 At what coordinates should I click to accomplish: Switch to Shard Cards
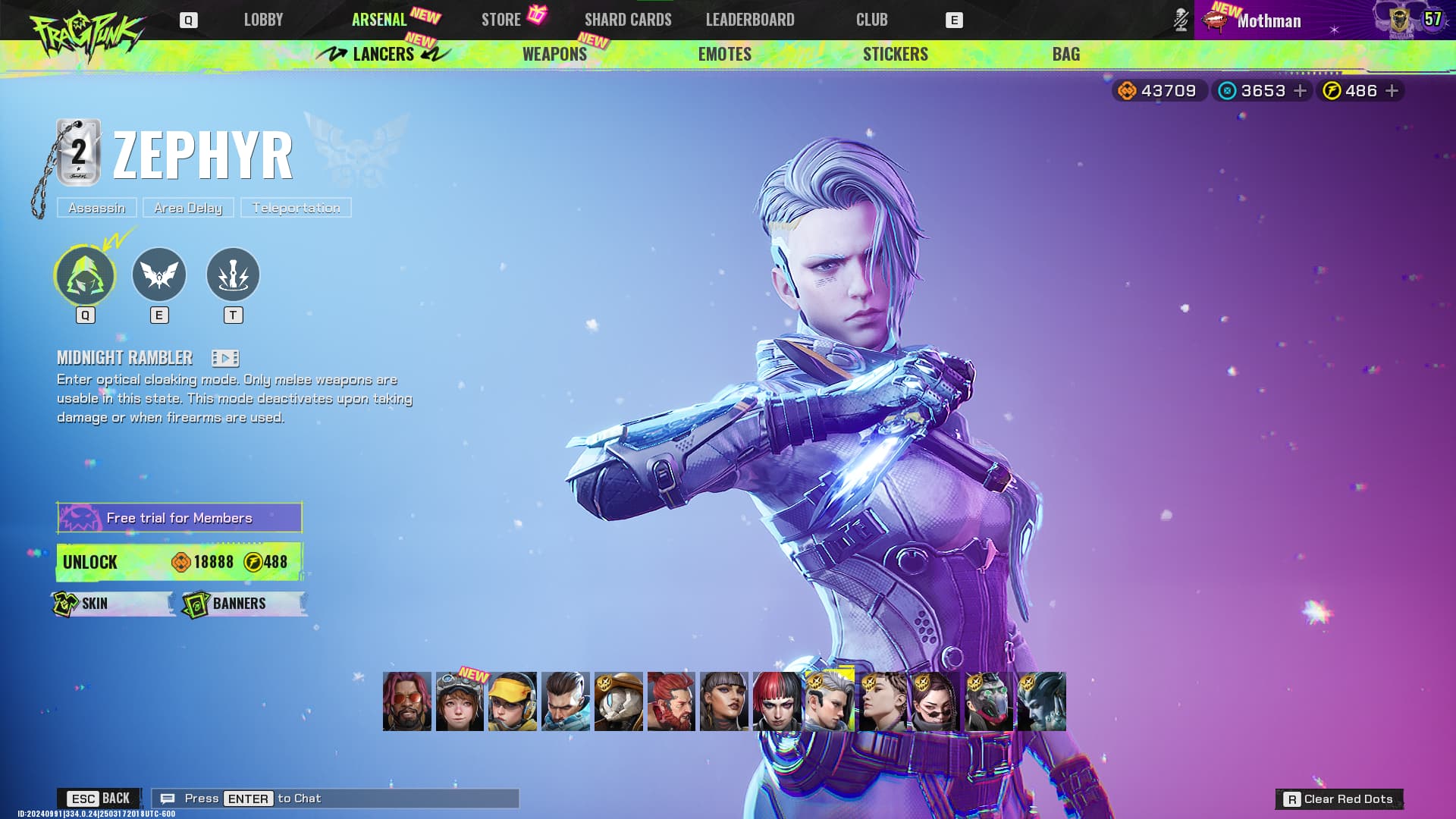628,20
